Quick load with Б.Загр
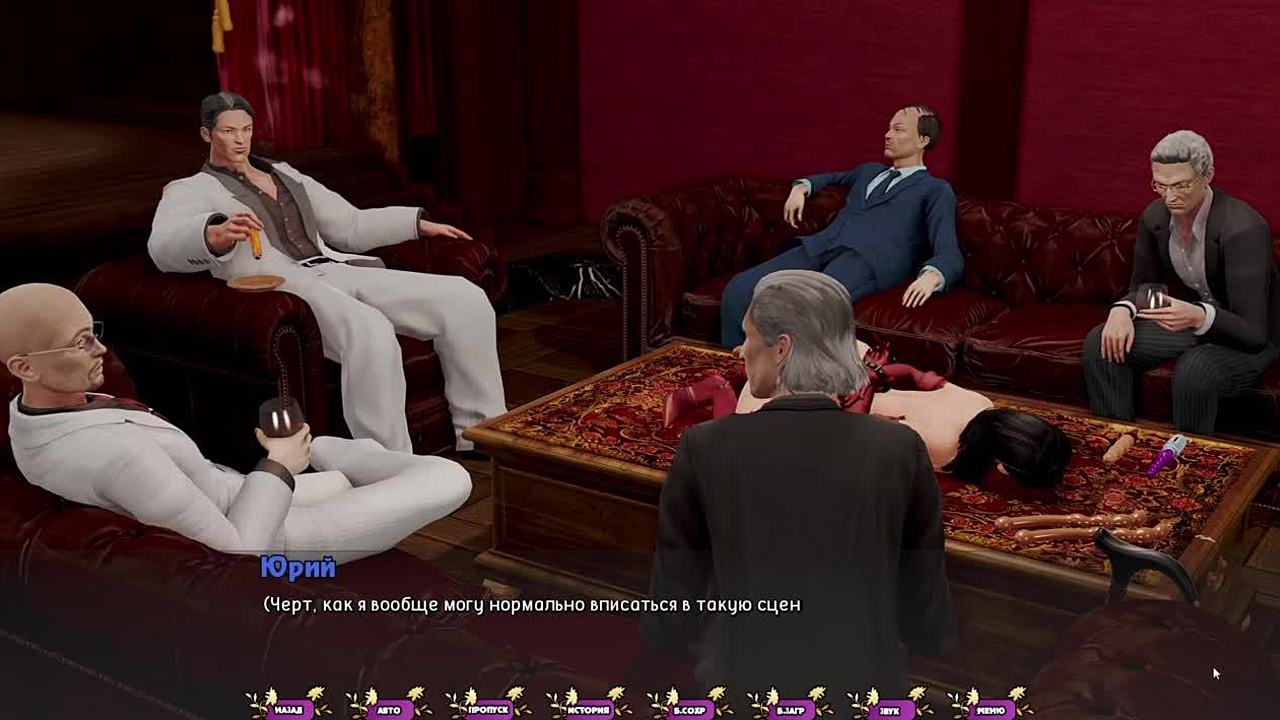The image size is (1280, 720). pyautogui.click(x=789, y=709)
